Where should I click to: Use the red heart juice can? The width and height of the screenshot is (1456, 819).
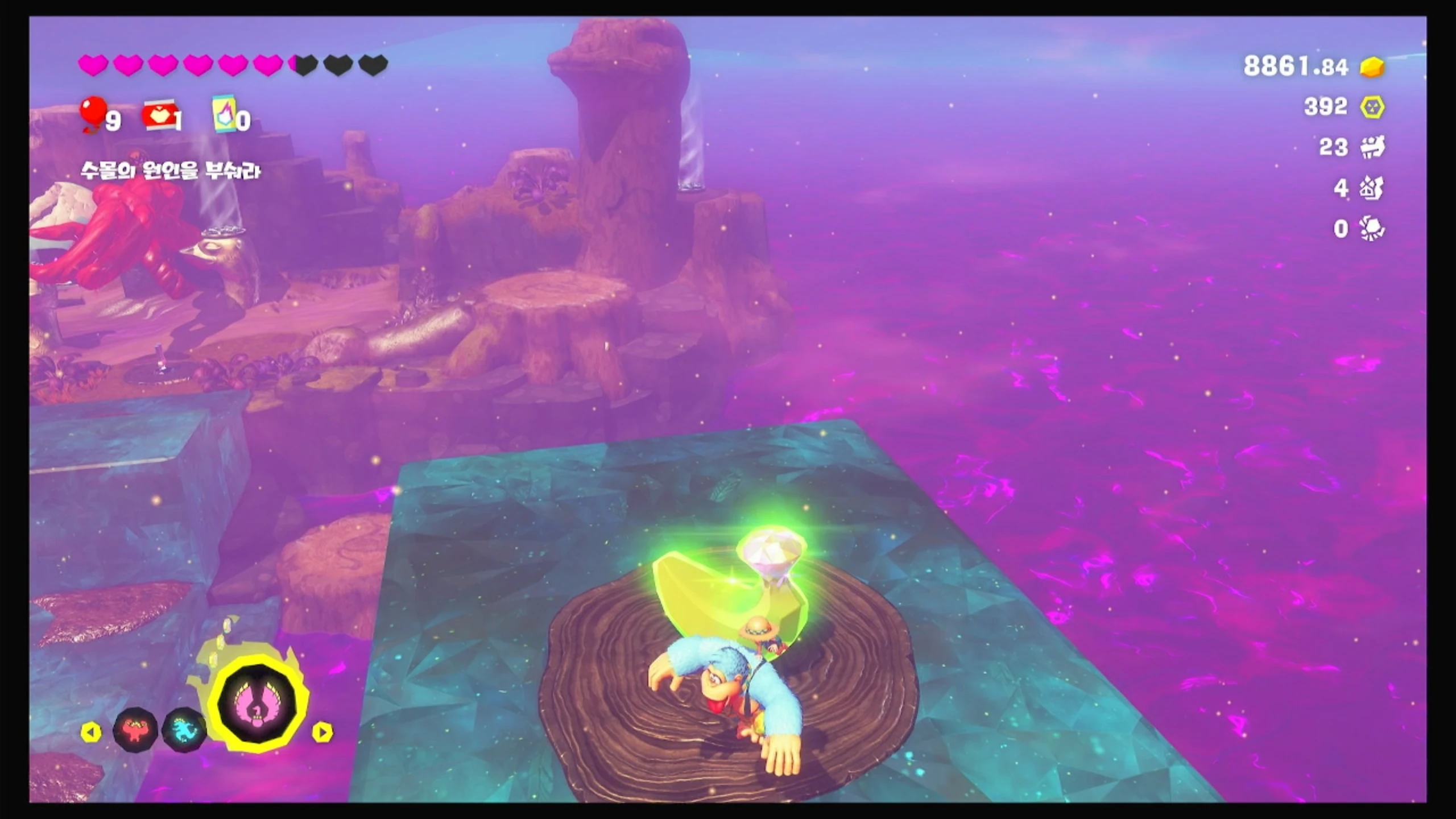tap(159, 115)
